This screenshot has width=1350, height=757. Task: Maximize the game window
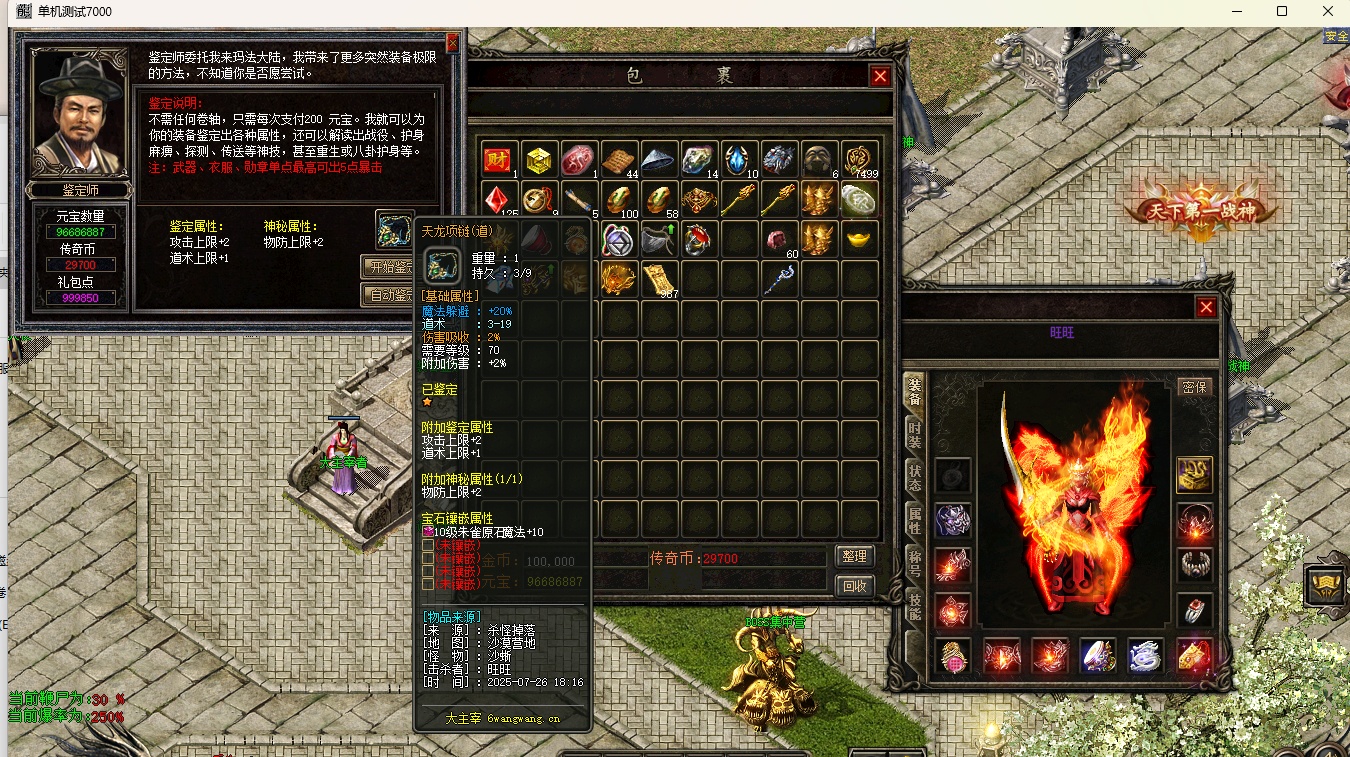pos(1282,12)
